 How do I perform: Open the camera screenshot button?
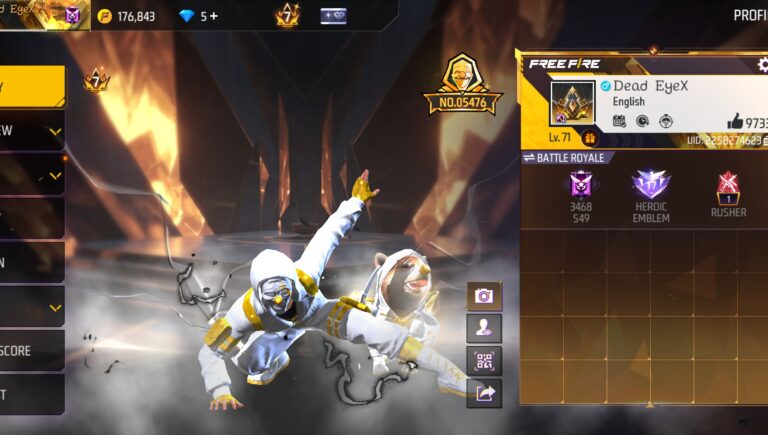484,296
